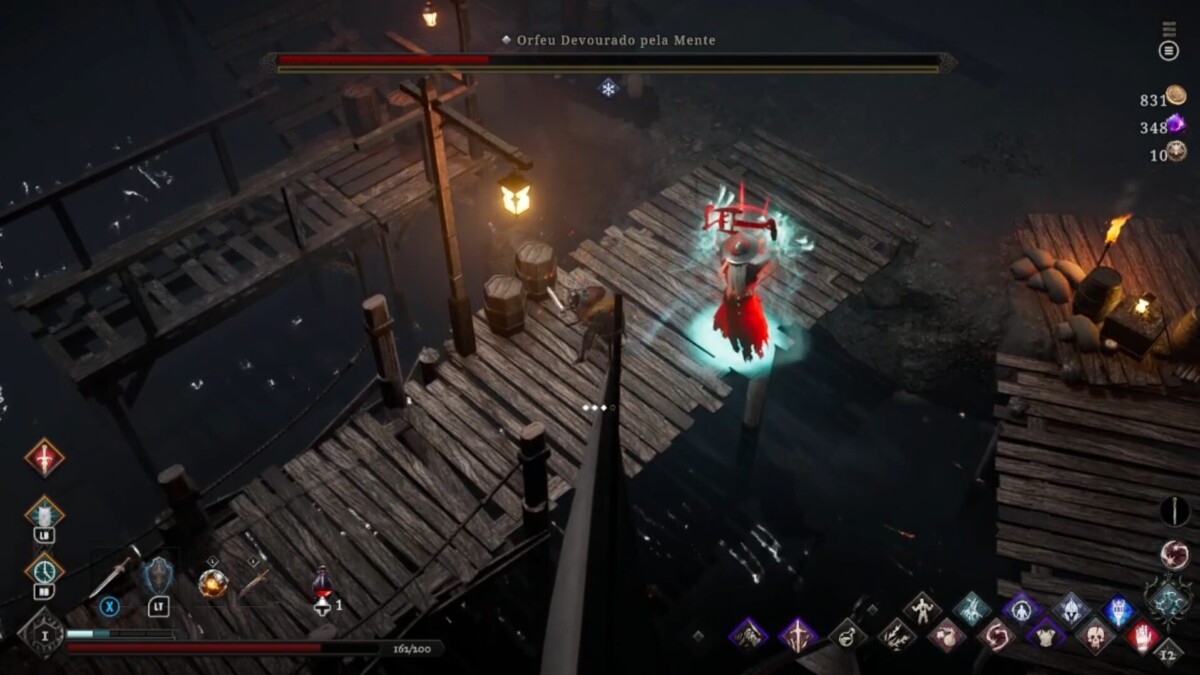1200x675 pixels.
Task: Use the teal clock skill icon
Action: pyautogui.click(x=44, y=571)
